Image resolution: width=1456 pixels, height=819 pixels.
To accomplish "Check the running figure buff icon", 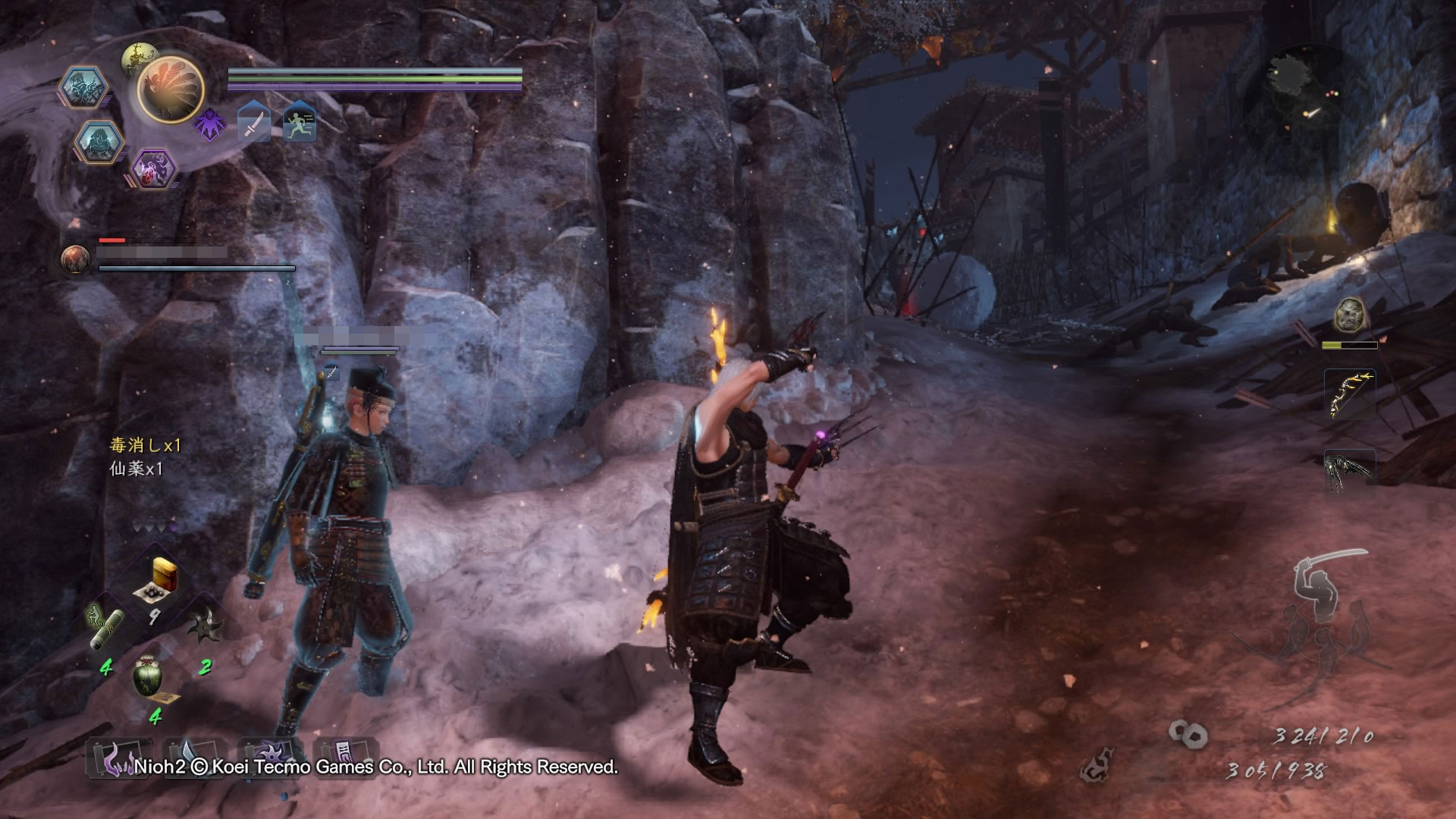I will coord(300,123).
